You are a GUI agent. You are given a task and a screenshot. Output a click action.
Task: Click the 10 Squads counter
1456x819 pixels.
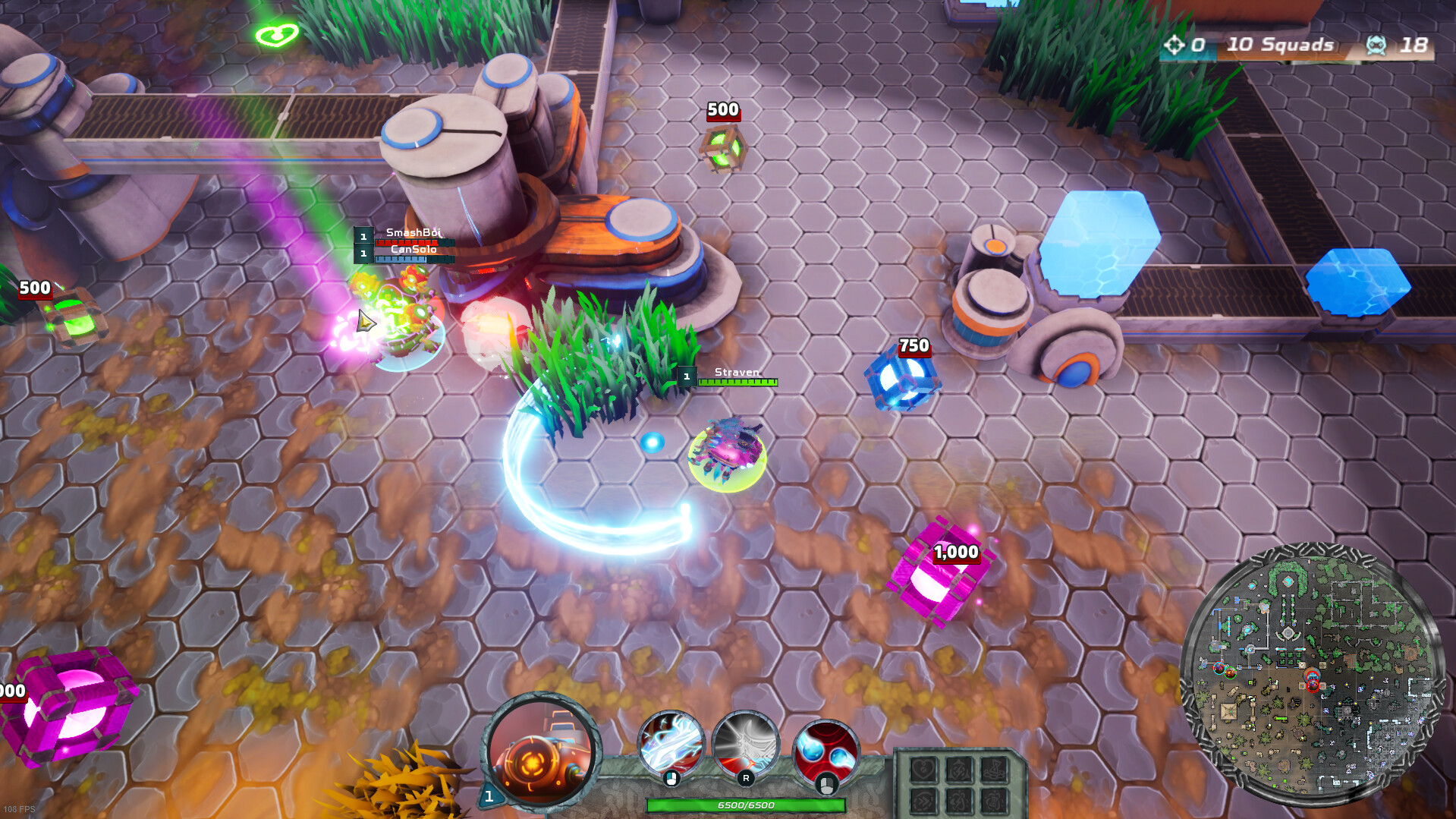(x=1279, y=44)
